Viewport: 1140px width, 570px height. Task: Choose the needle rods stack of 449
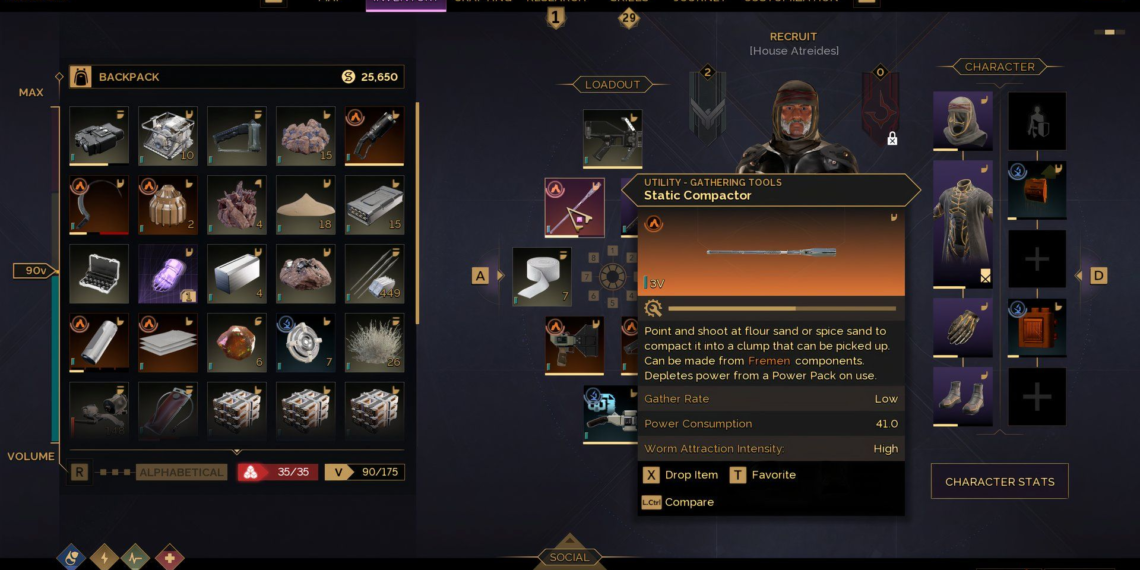(374, 274)
